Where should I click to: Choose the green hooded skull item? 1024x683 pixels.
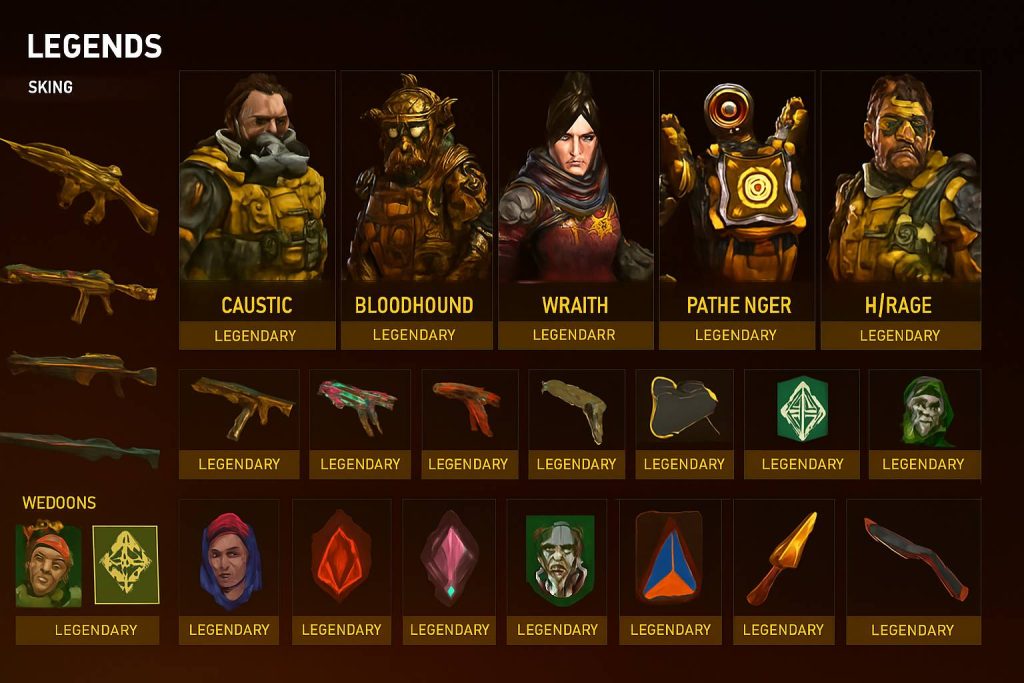924,412
